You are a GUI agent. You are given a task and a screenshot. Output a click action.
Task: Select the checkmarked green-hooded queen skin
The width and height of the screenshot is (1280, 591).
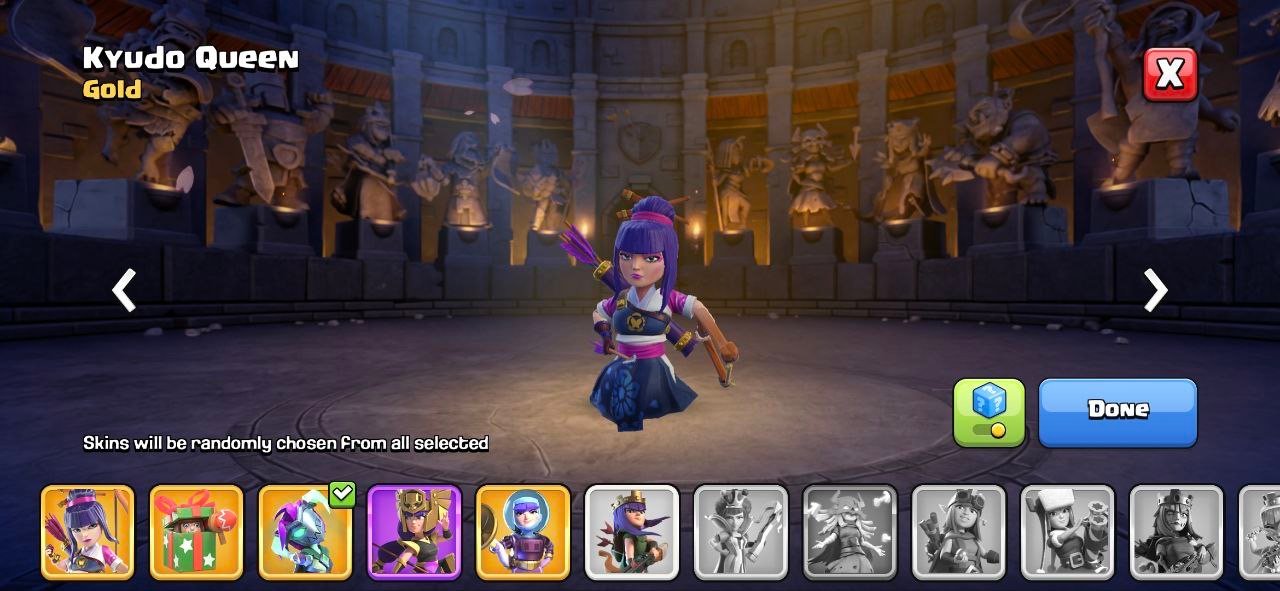(305, 532)
